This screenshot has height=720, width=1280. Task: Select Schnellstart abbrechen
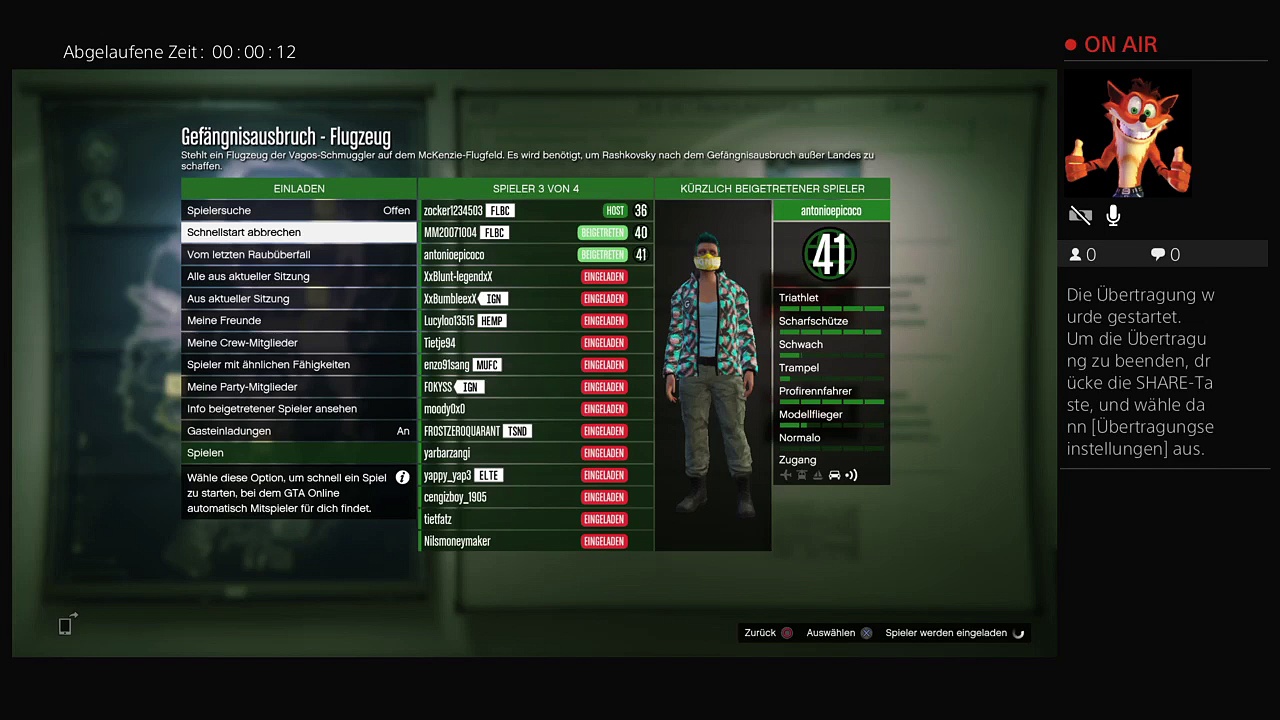click(x=298, y=233)
